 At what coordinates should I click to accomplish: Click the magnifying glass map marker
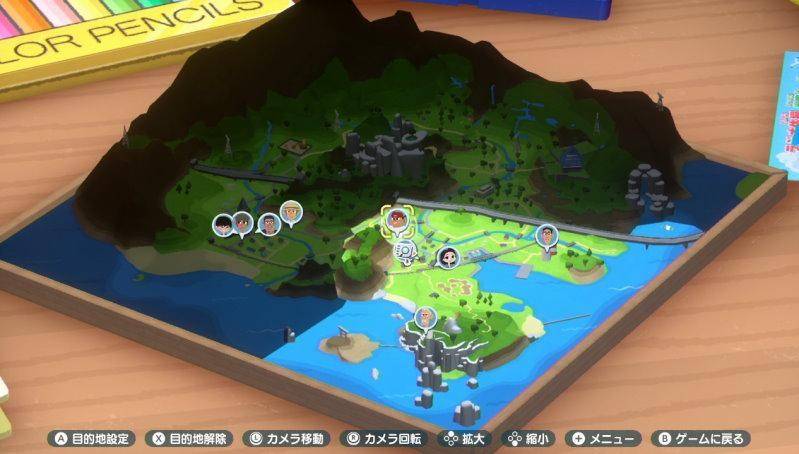405,250
